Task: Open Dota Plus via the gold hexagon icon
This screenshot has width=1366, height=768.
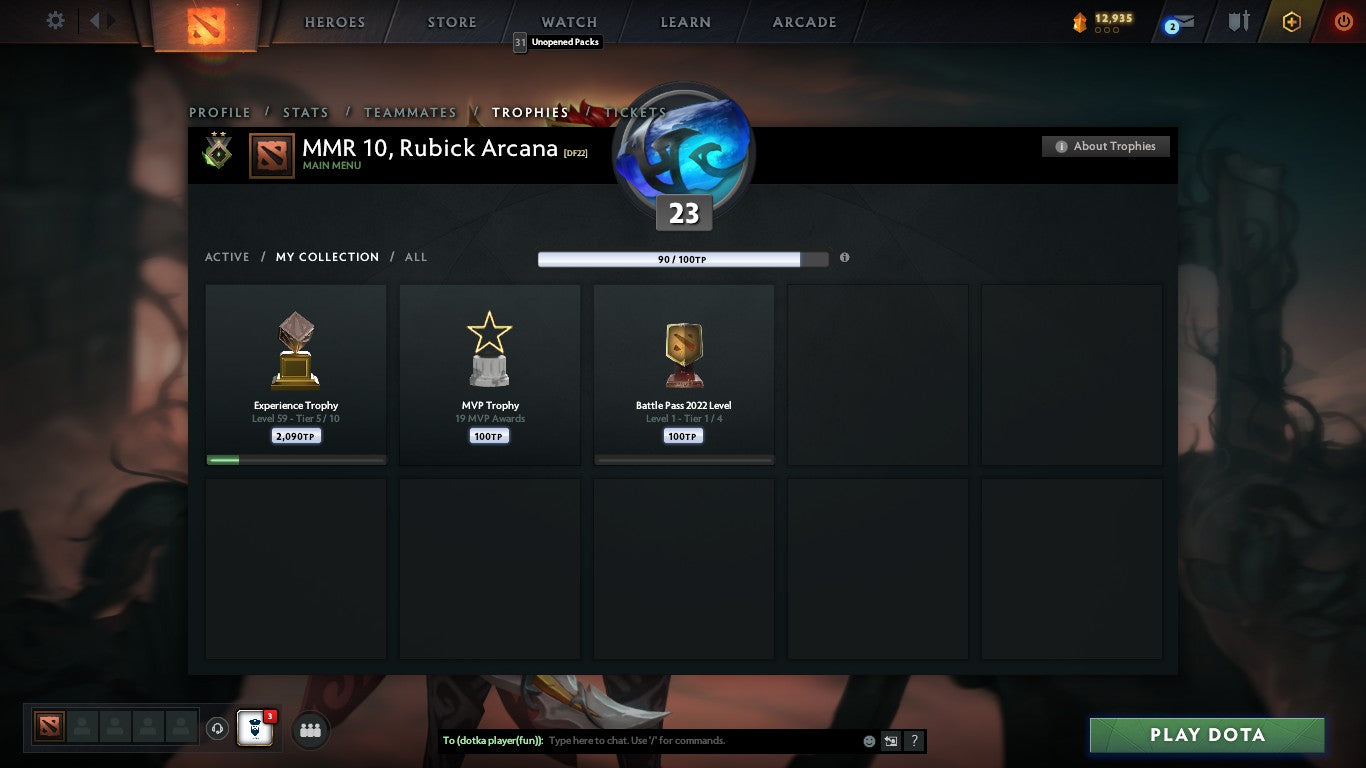Action: click(x=1291, y=21)
